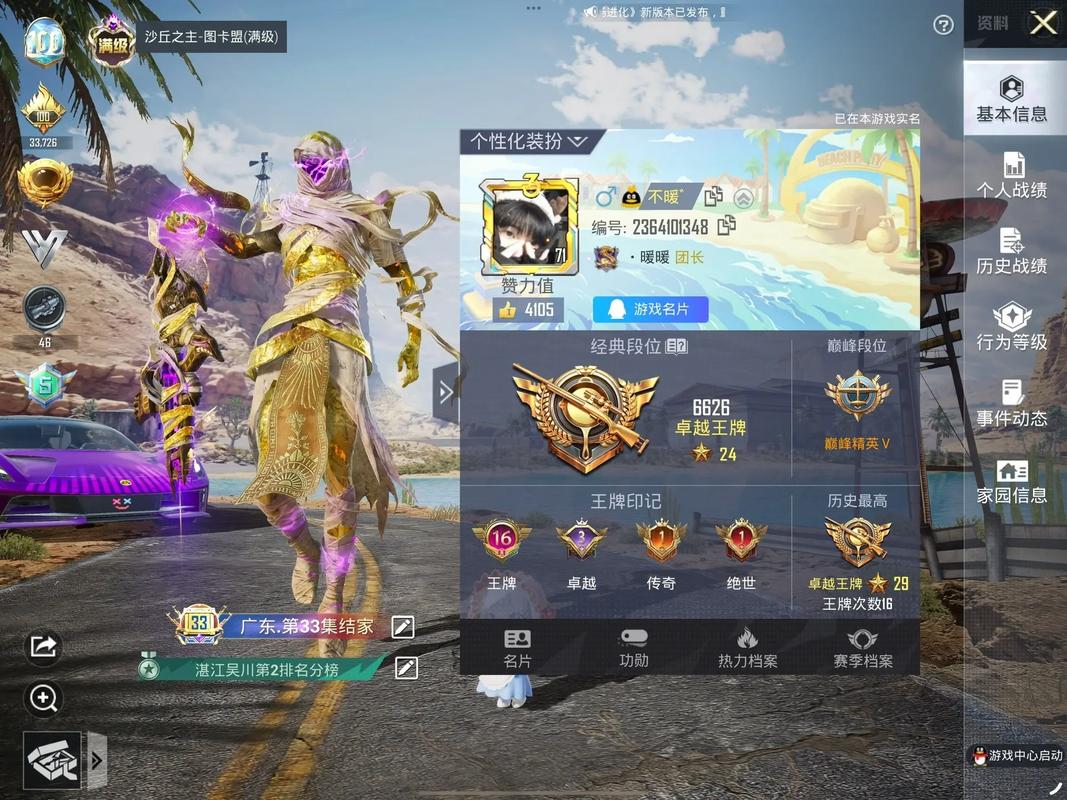Open the 个人战绩 tab
Image resolution: width=1067 pixels, height=800 pixels.
(x=1011, y=174)
